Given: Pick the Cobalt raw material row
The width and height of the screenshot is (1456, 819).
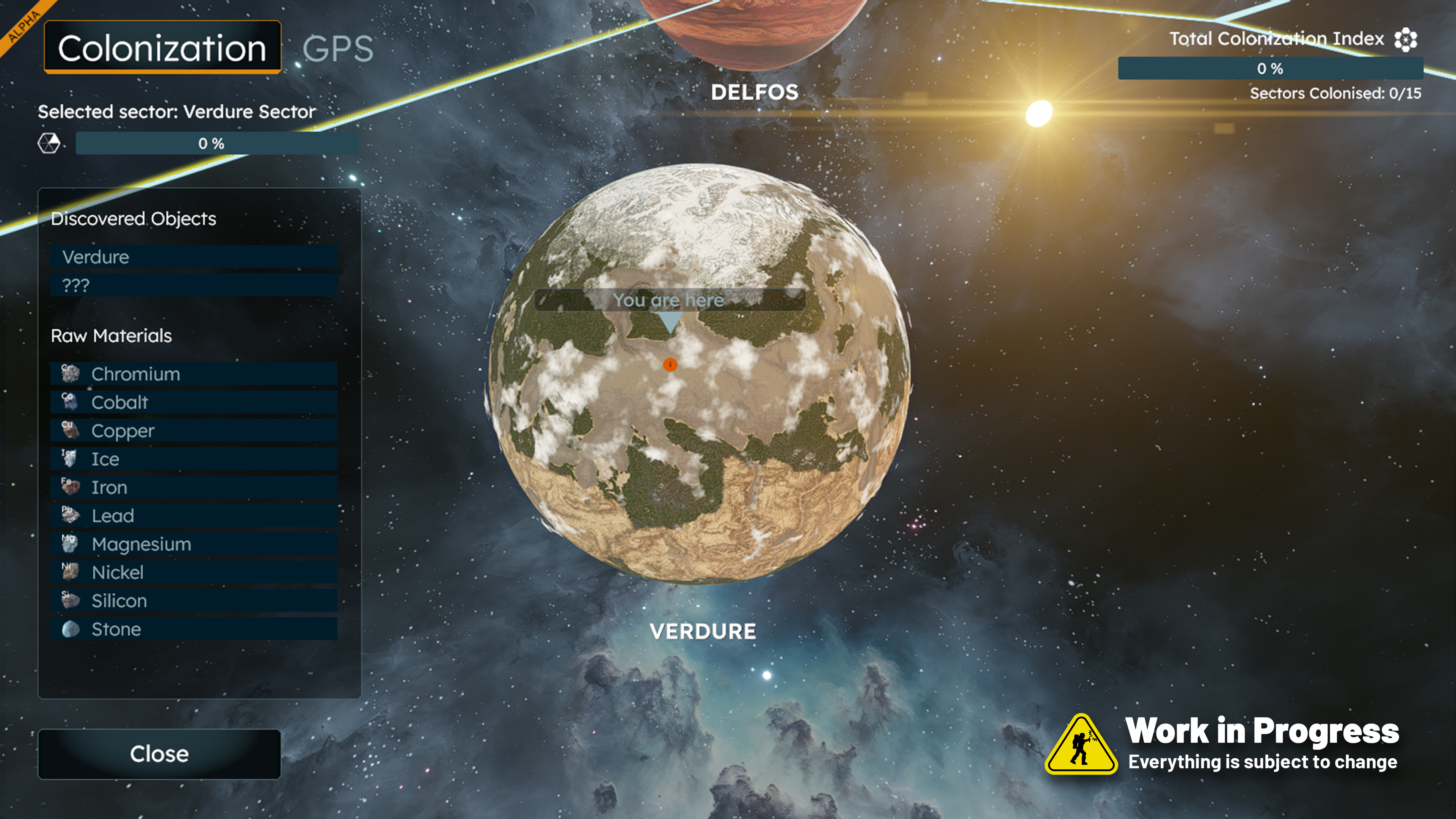Looking at the screenshot, I should click(193, 402).
